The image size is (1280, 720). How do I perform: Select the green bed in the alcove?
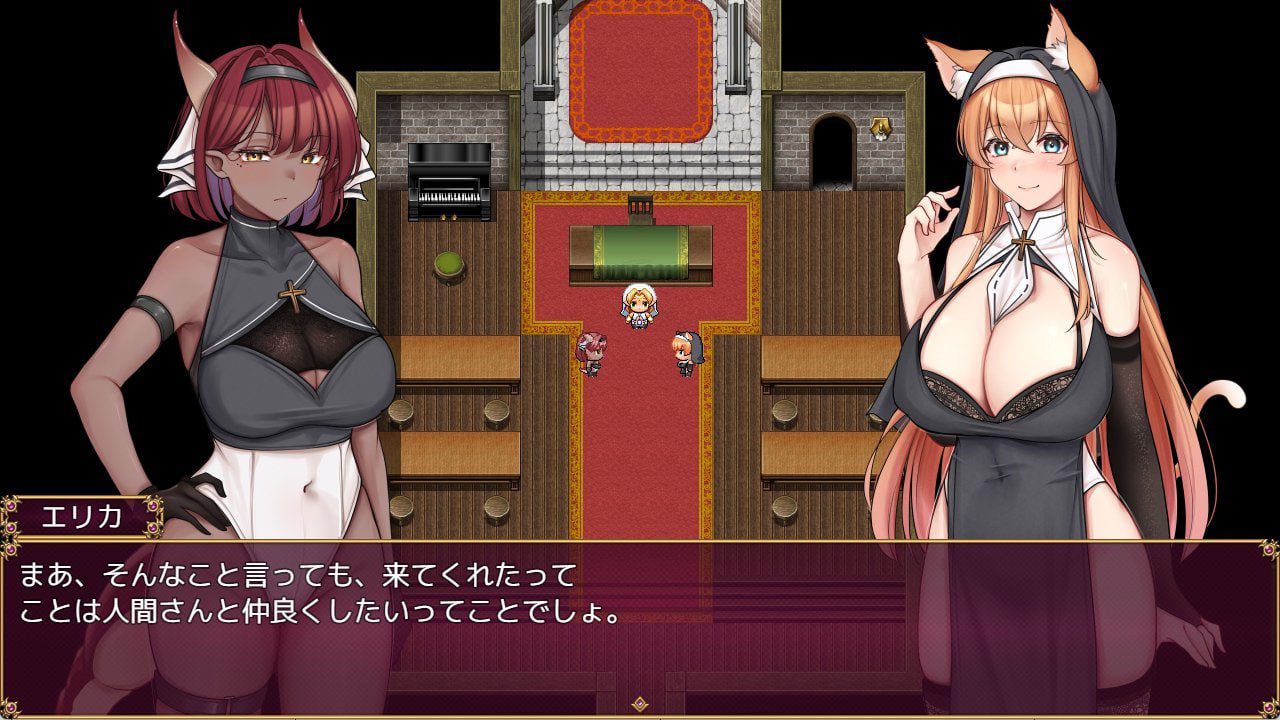(640, 245)
